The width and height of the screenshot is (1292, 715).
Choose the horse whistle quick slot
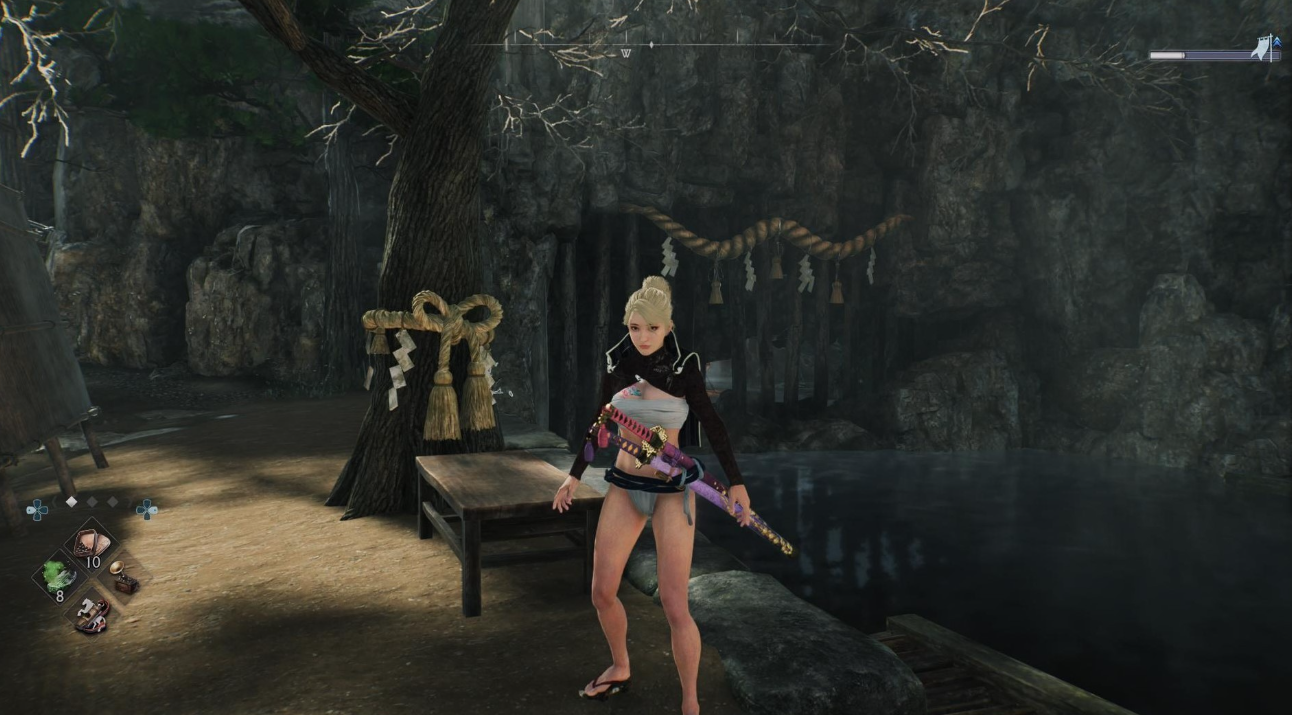(91, 610)
